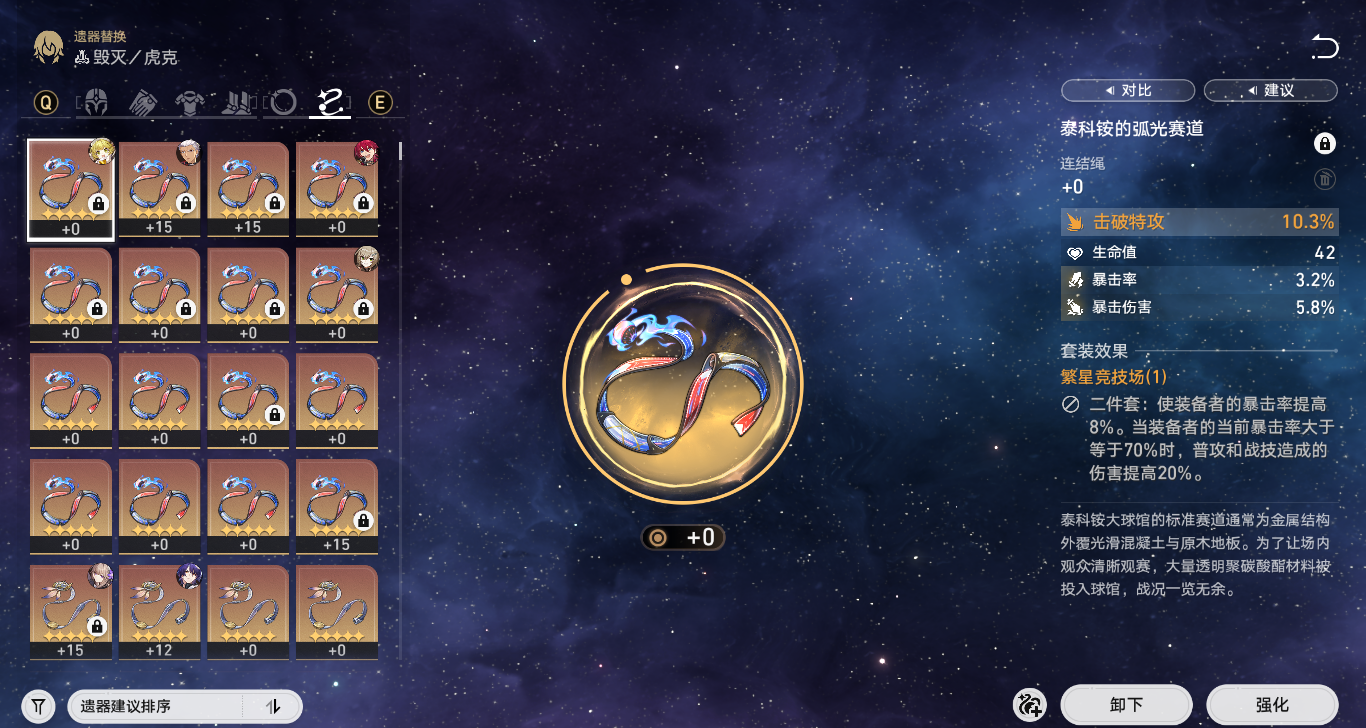Open the relic filter funnel button
This screenshot has width=1366, height=728.
click(x=38, y=706)
